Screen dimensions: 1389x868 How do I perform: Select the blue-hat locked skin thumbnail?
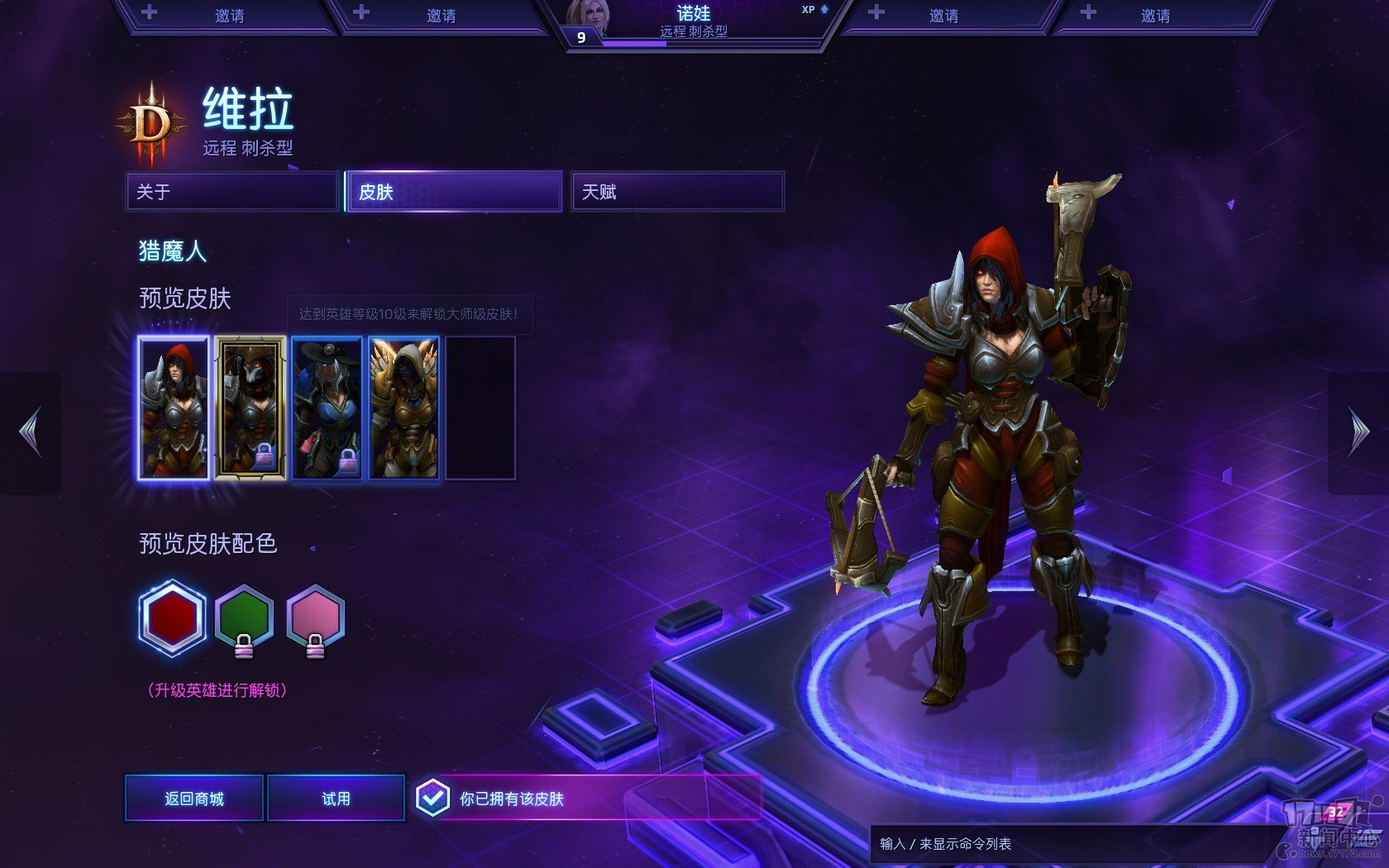coord(327,408)
